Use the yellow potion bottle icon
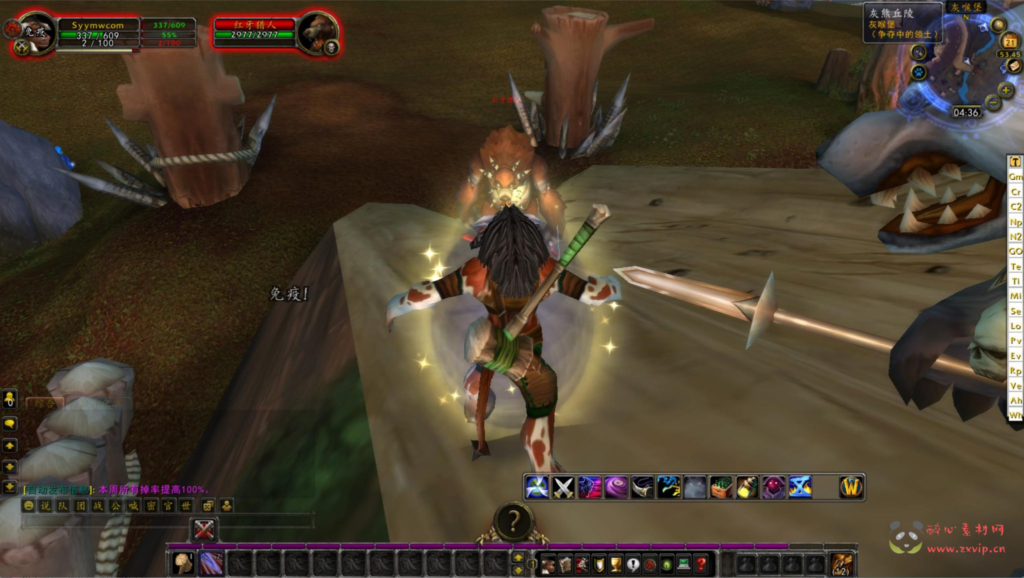The width and height of the screenshot is (1024, 578). point(748,487)
